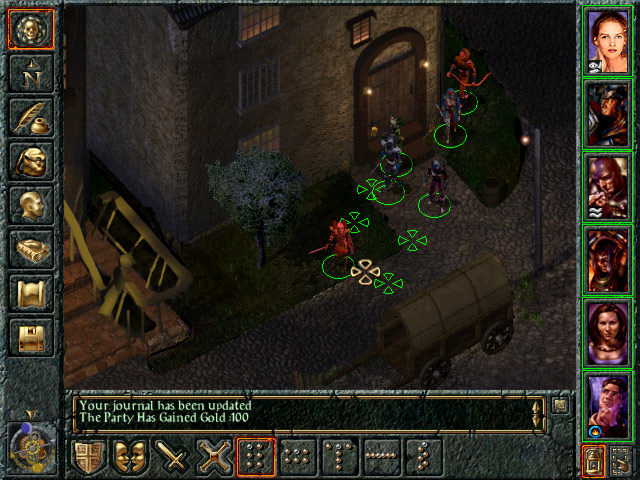Expand the message log with the small square button
This screenshot has height=480, width=640.
561,405
